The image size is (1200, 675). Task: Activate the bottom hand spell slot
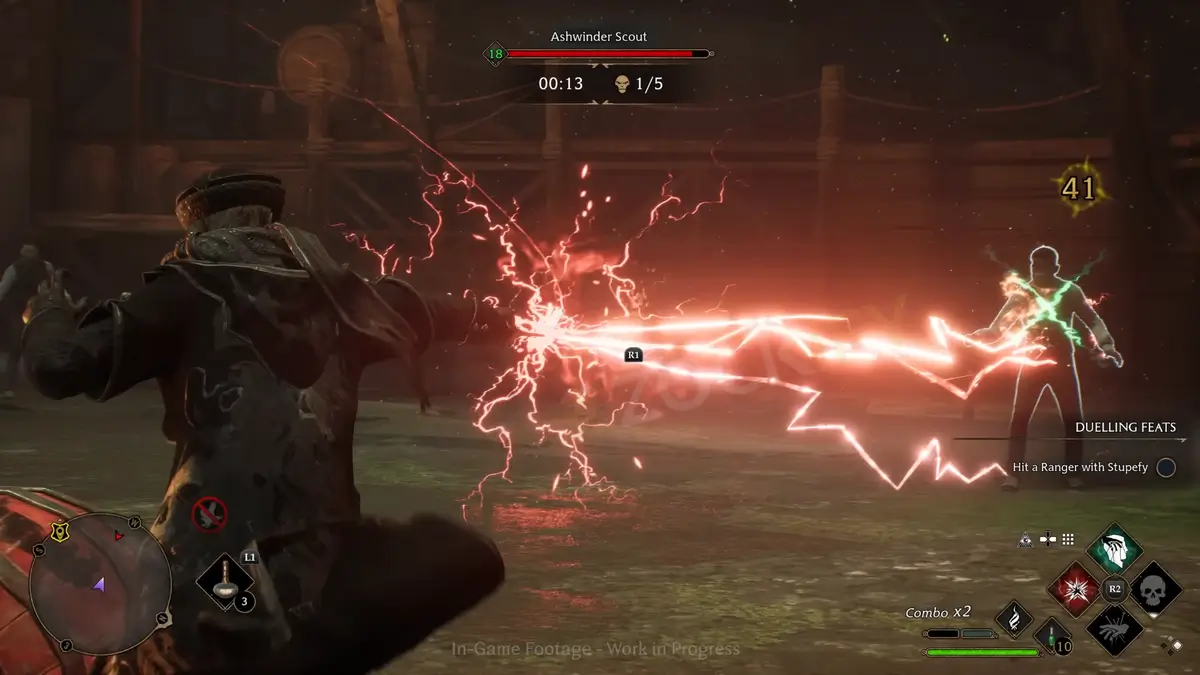coord(1116,628)
